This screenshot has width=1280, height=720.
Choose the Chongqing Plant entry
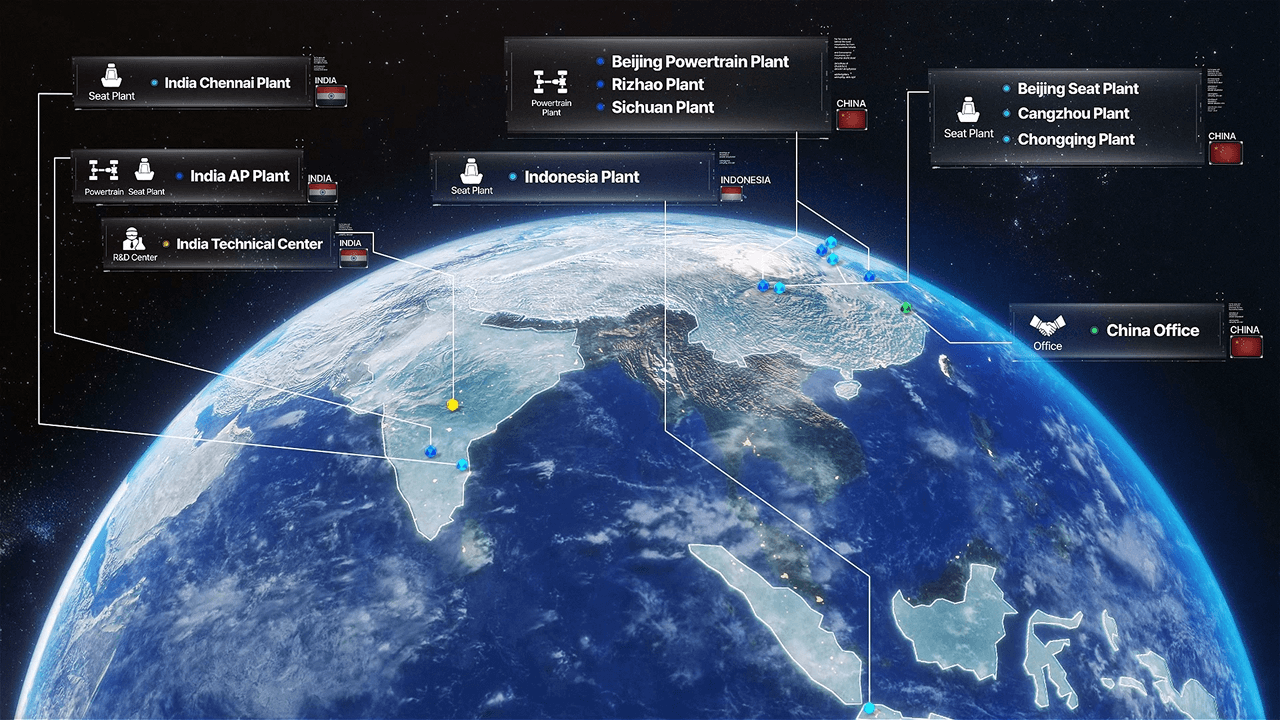[x=1076, y=140]
